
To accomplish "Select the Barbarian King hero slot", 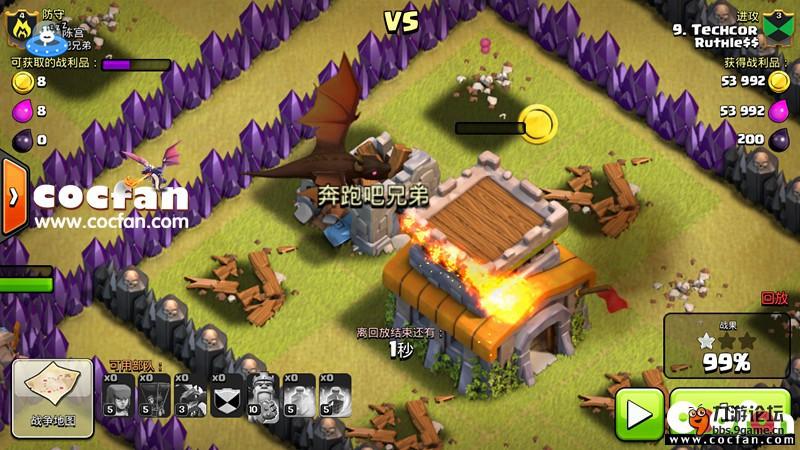I will pos(263,395).
